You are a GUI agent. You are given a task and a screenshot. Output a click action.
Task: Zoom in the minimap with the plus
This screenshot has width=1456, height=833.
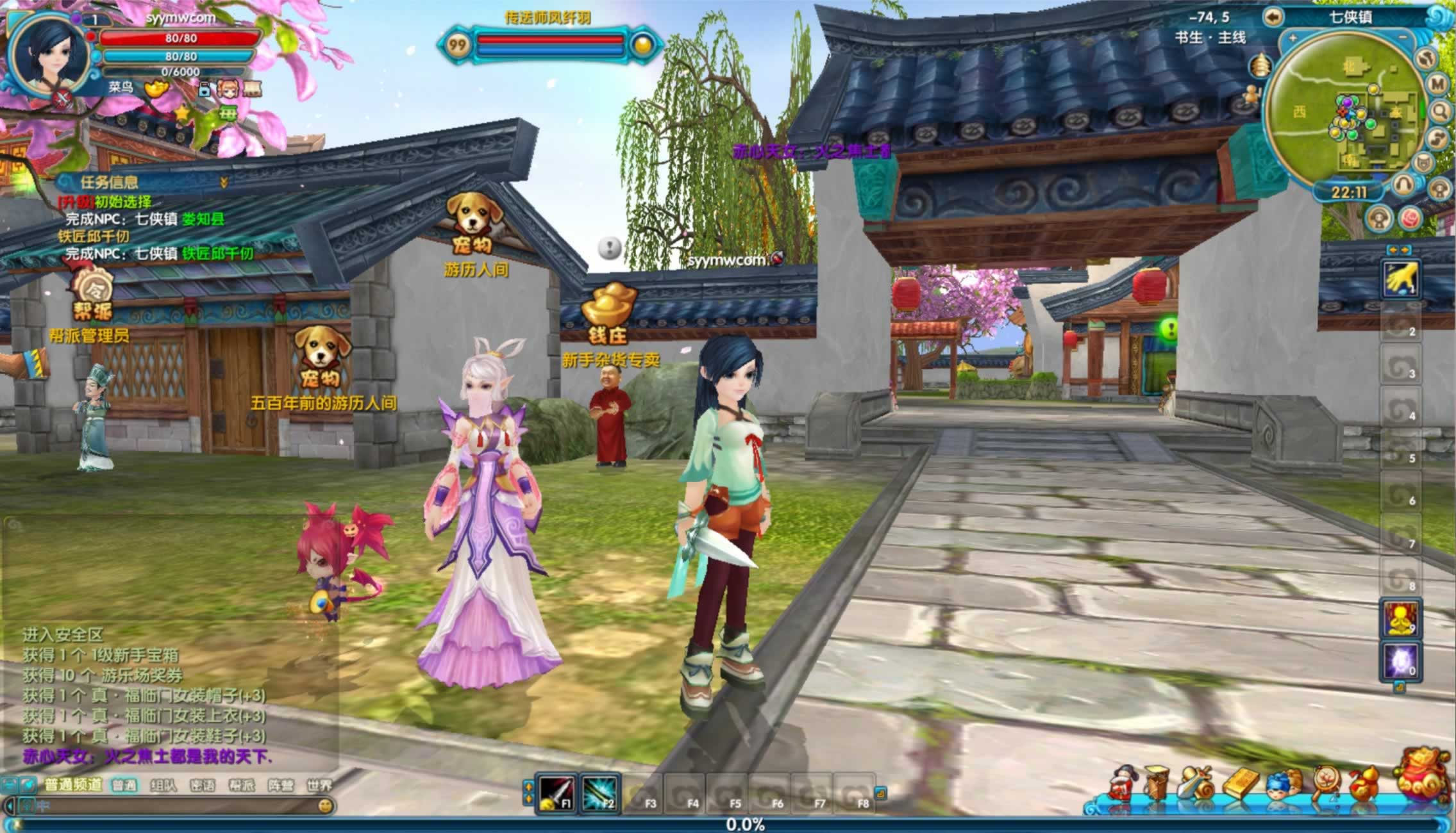(x=1293, y=38)
